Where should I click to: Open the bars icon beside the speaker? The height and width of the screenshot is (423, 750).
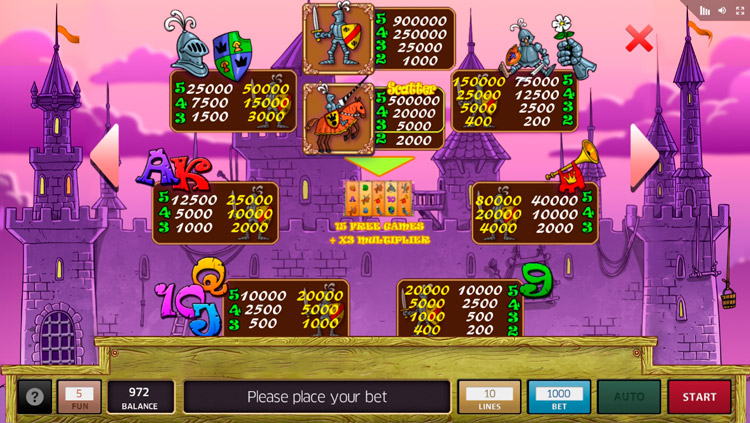tap(704, 10)
